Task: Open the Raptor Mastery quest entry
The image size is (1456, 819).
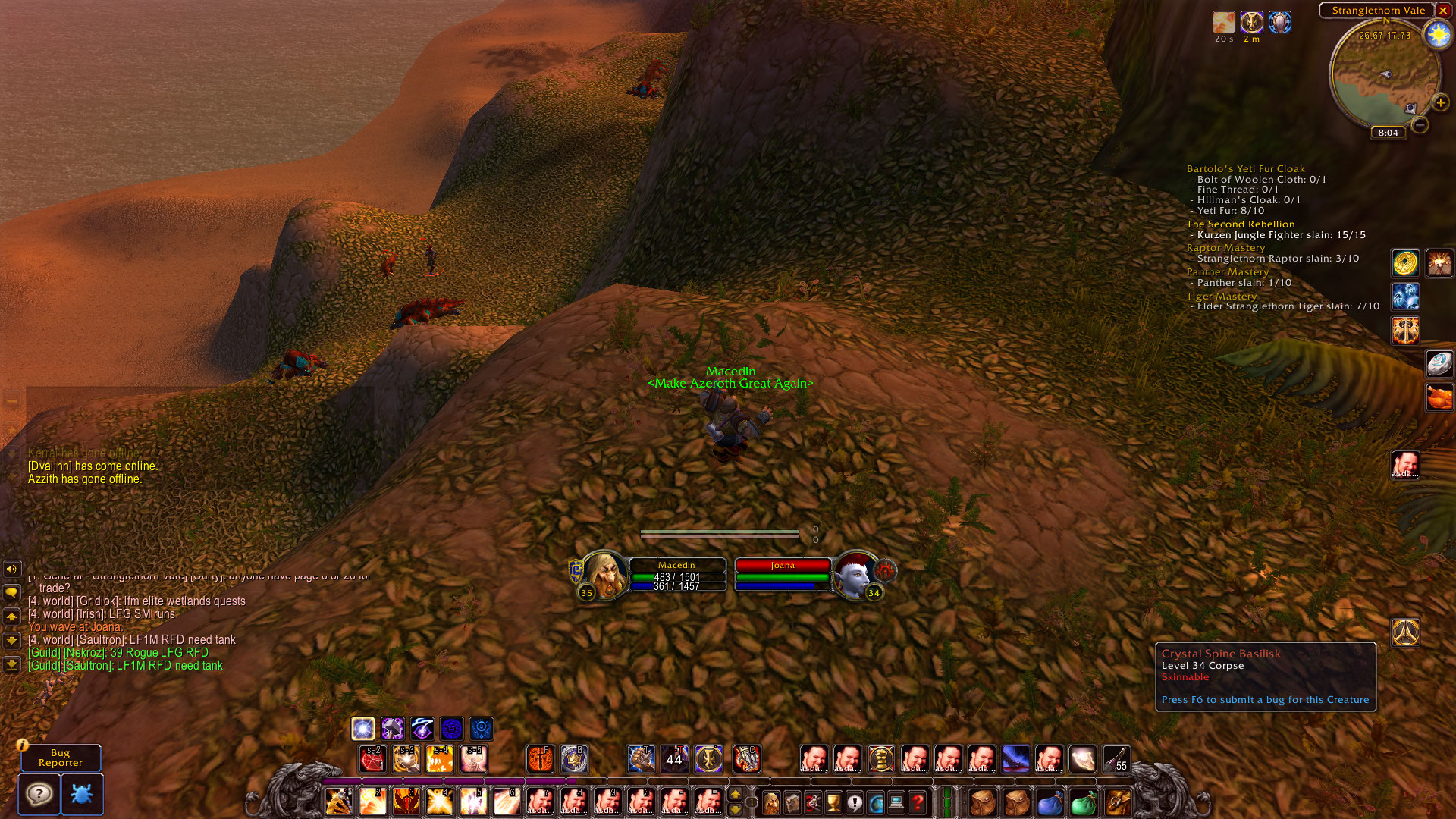Action: point(1225,248)
